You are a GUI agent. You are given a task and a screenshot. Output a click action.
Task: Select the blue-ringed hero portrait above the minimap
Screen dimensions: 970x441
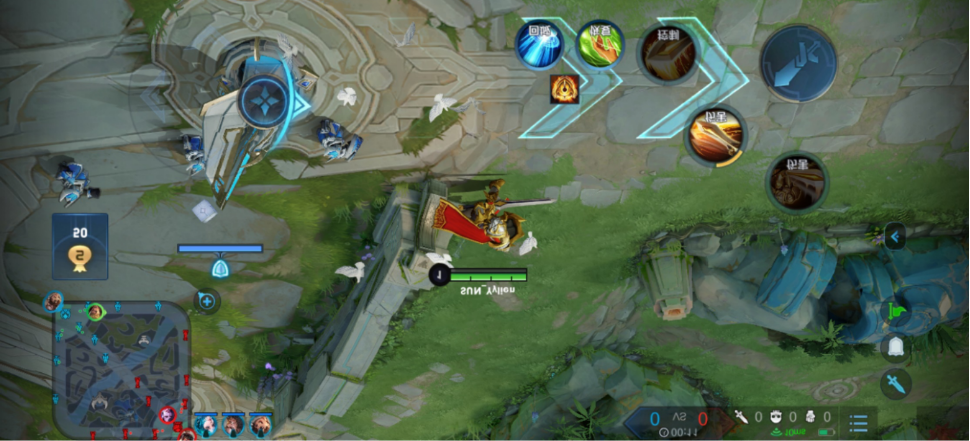pos(54,300)
